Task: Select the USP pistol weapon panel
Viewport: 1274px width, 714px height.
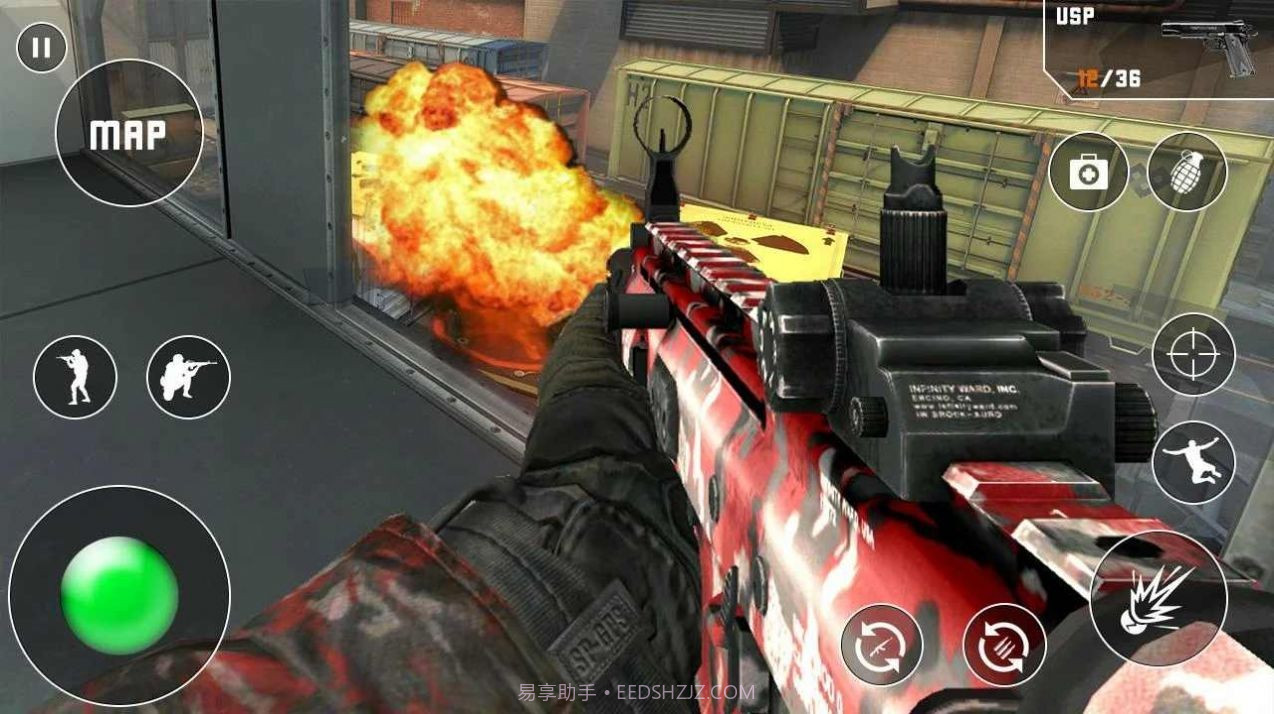Action: point(1157,48)
